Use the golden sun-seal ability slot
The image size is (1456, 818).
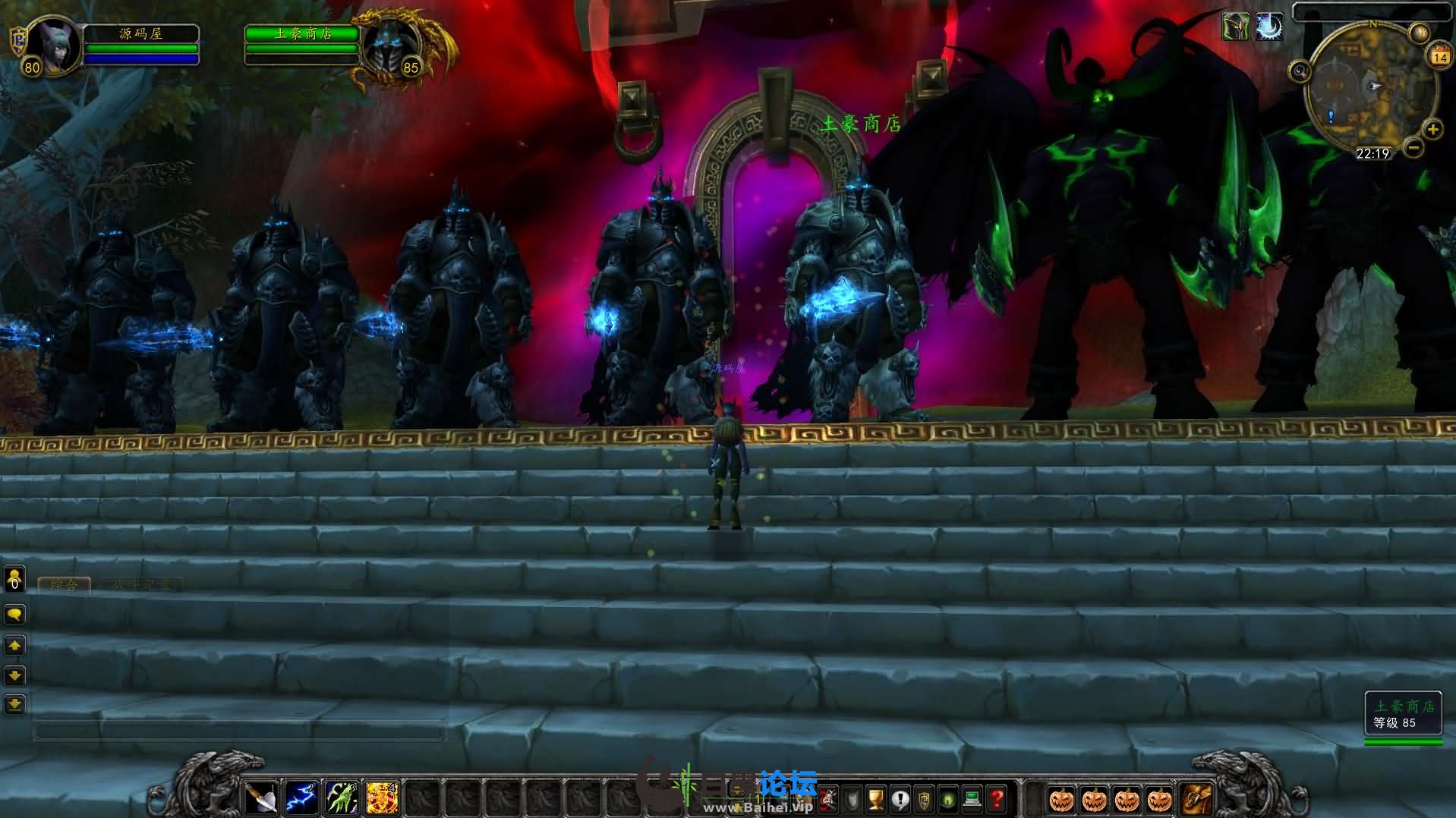point(382,798)
